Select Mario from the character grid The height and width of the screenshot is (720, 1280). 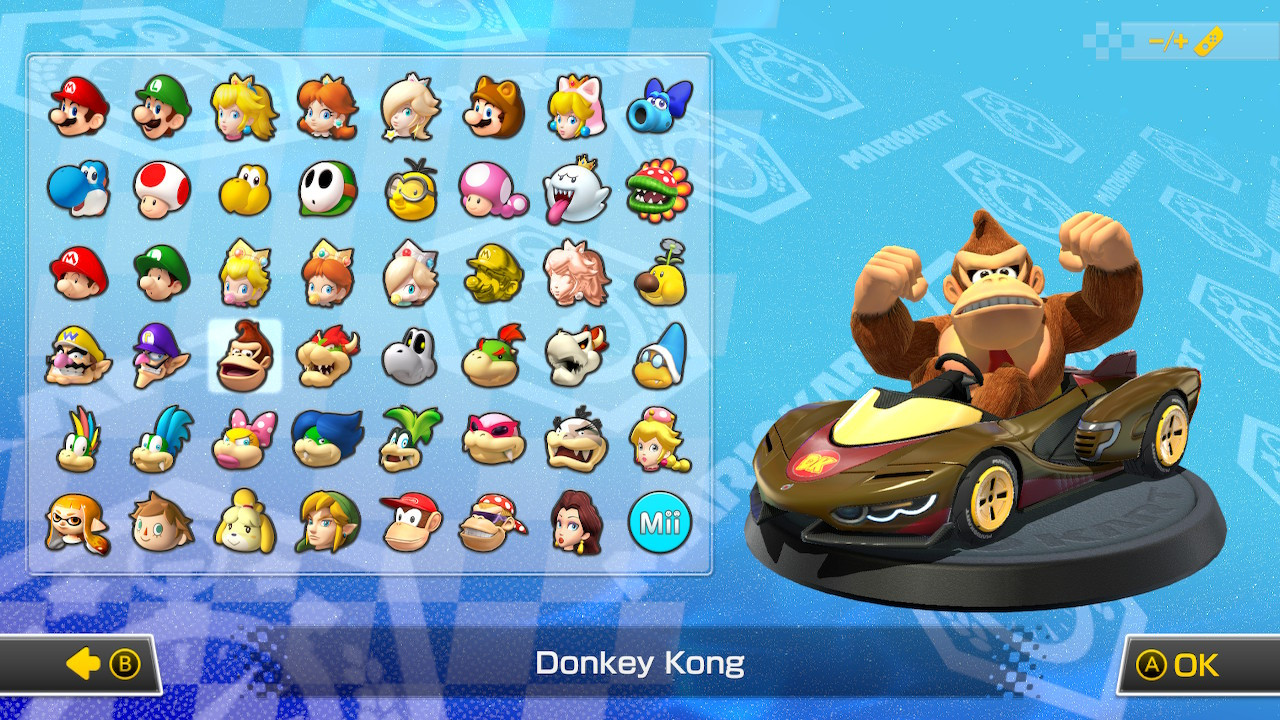click(x=80, y=105)
